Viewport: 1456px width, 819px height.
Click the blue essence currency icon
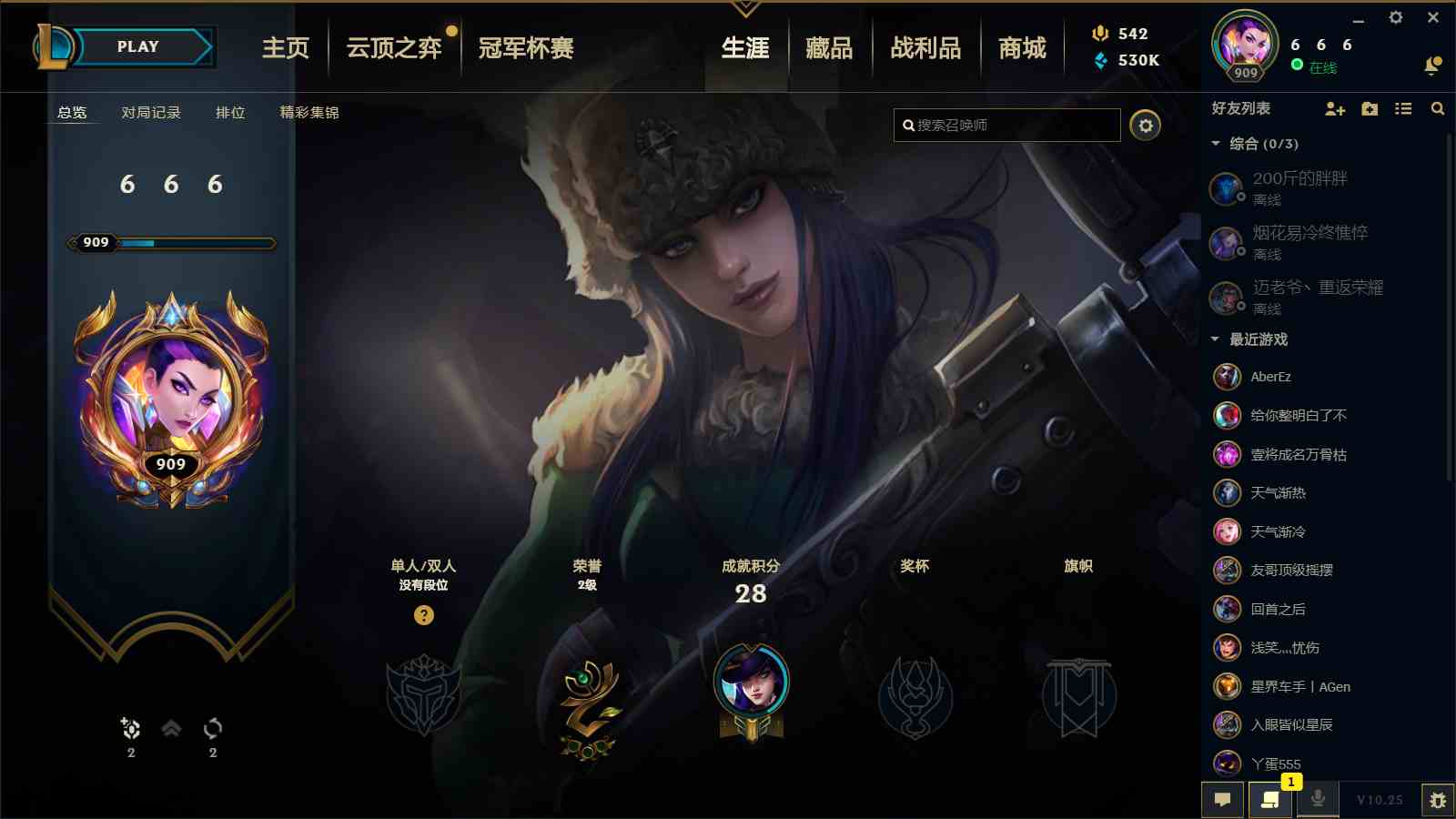(x=1098, y=61)
